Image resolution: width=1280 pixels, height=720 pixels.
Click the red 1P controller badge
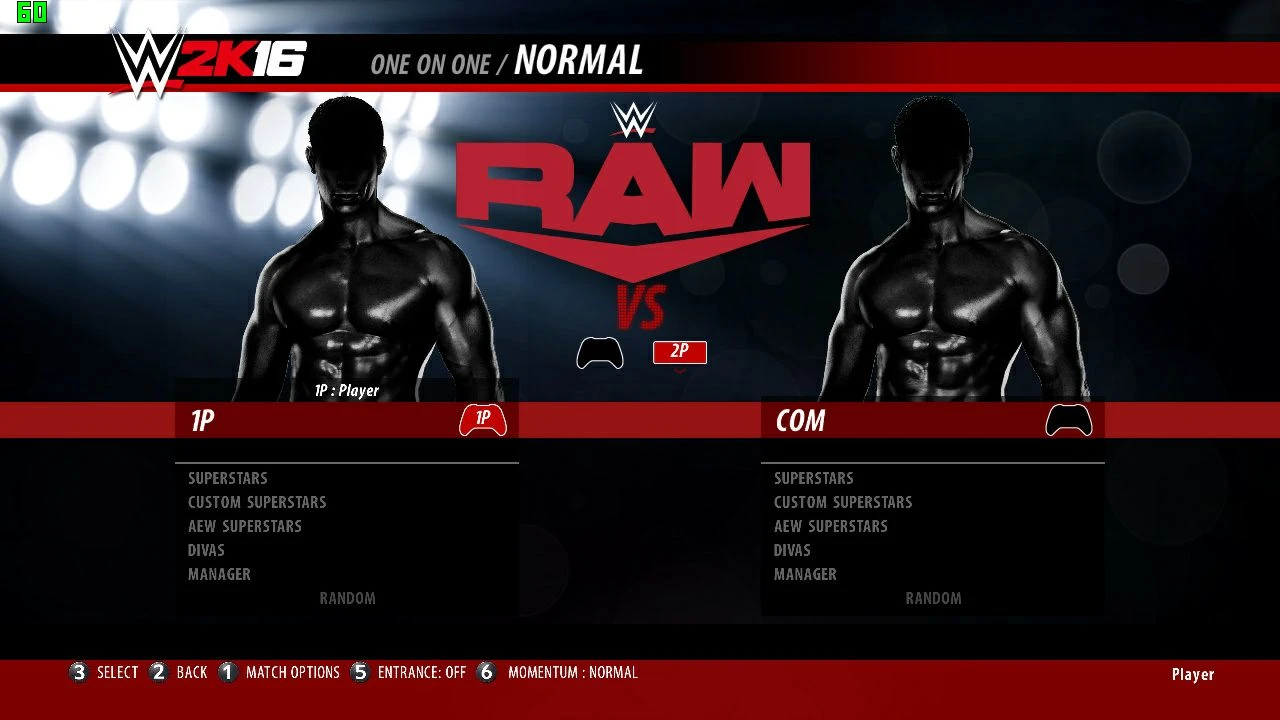(x=483, y=421)
